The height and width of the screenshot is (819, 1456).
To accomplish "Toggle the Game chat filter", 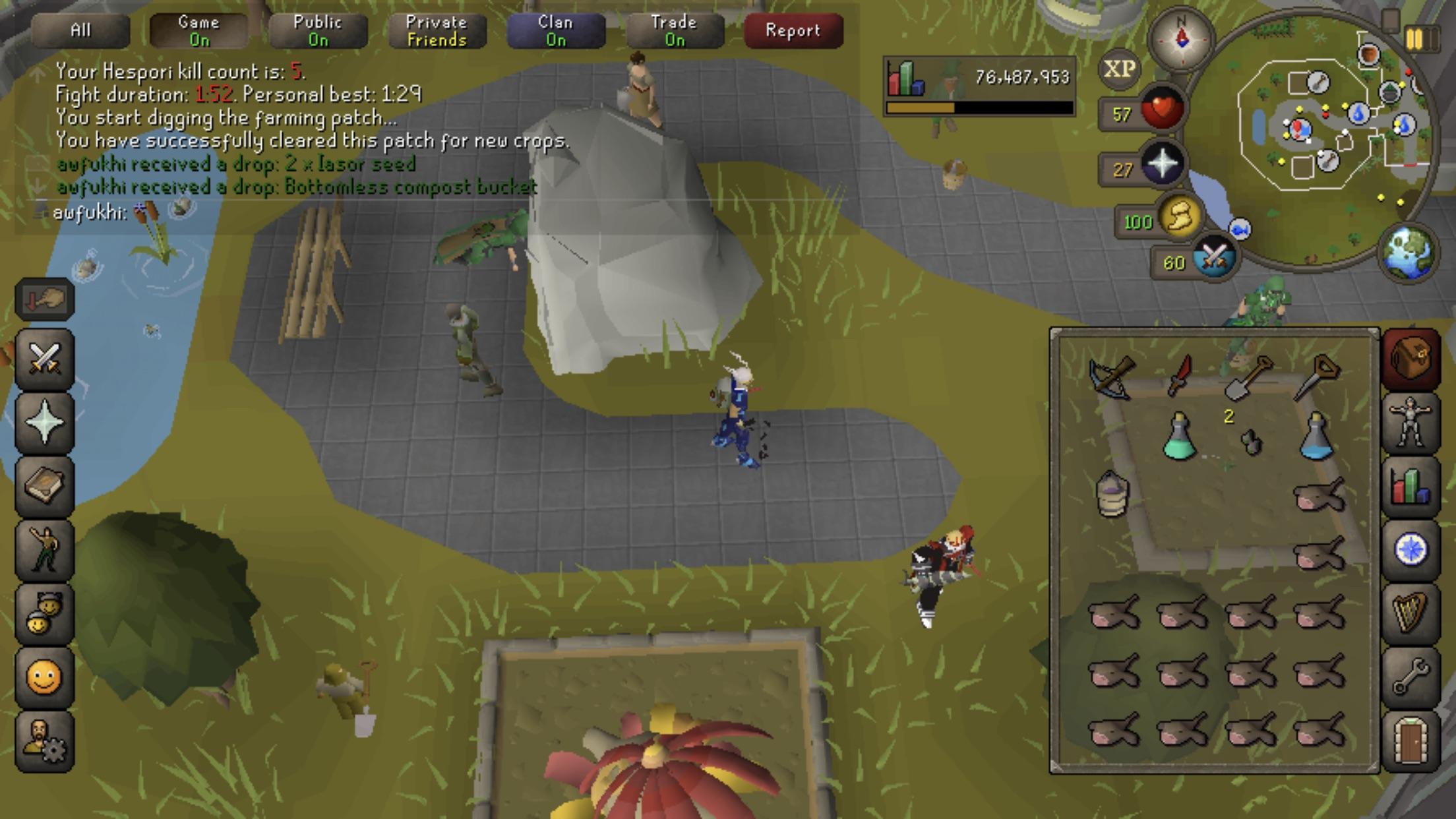I will click(x=198, y=30).
